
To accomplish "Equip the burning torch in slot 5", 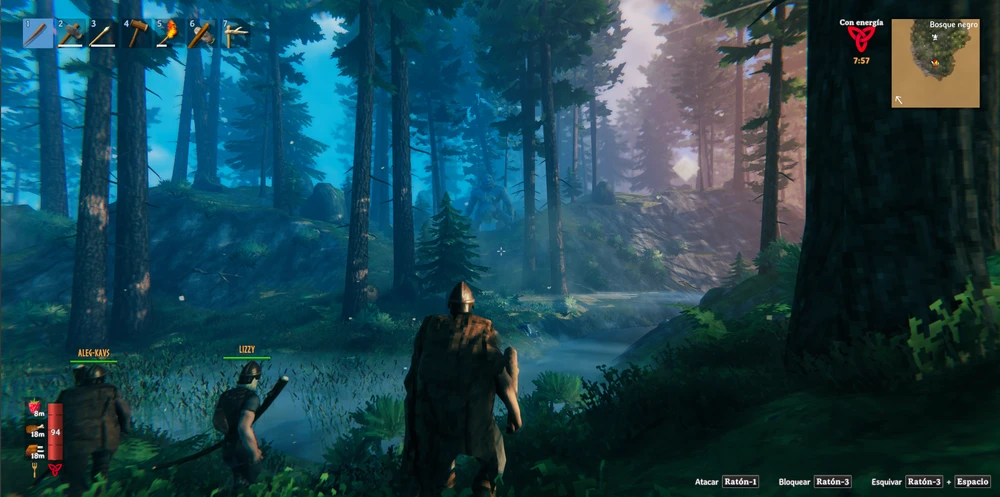I will click(x=169, y=34).
